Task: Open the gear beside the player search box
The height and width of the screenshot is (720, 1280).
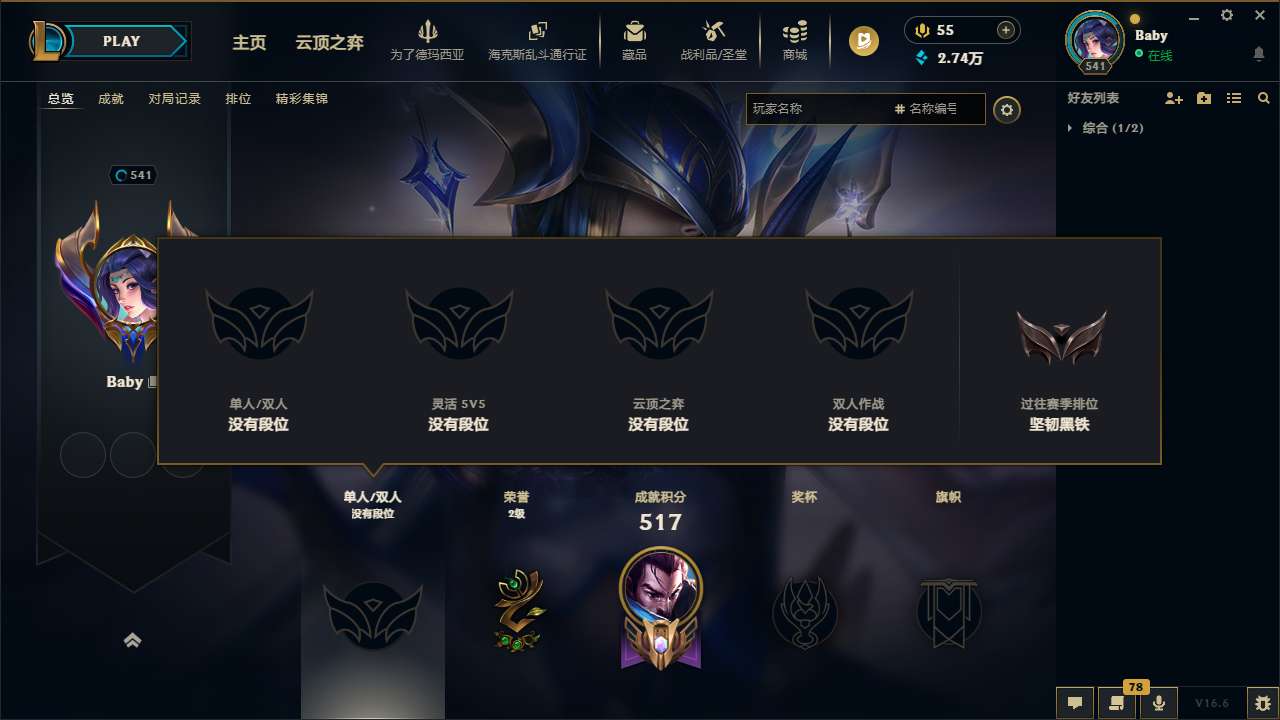Action: pyautogui.click(x=1007, y=109)
